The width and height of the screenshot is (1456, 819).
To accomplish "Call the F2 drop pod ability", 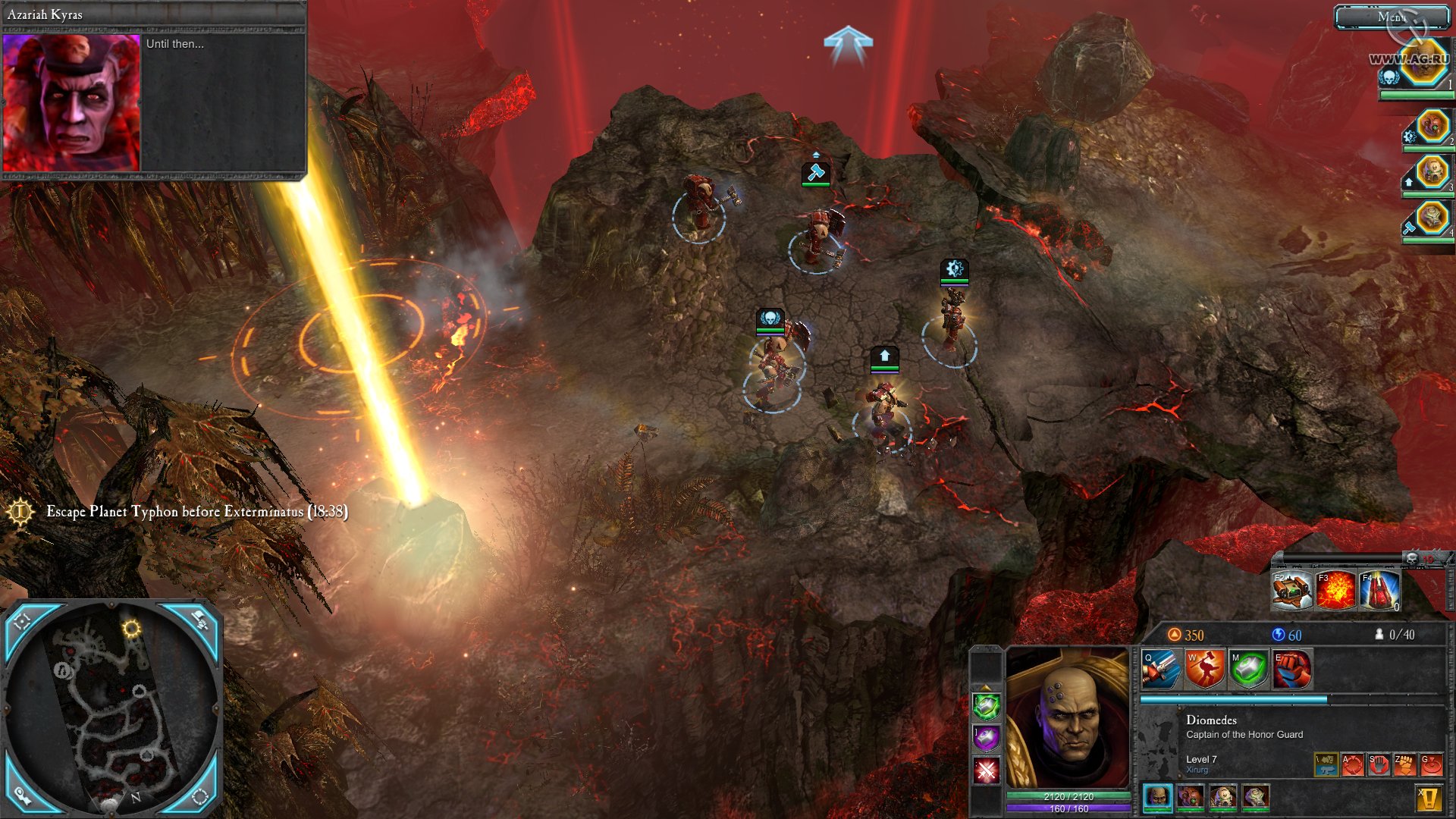I will click(x=1291, y=590).
